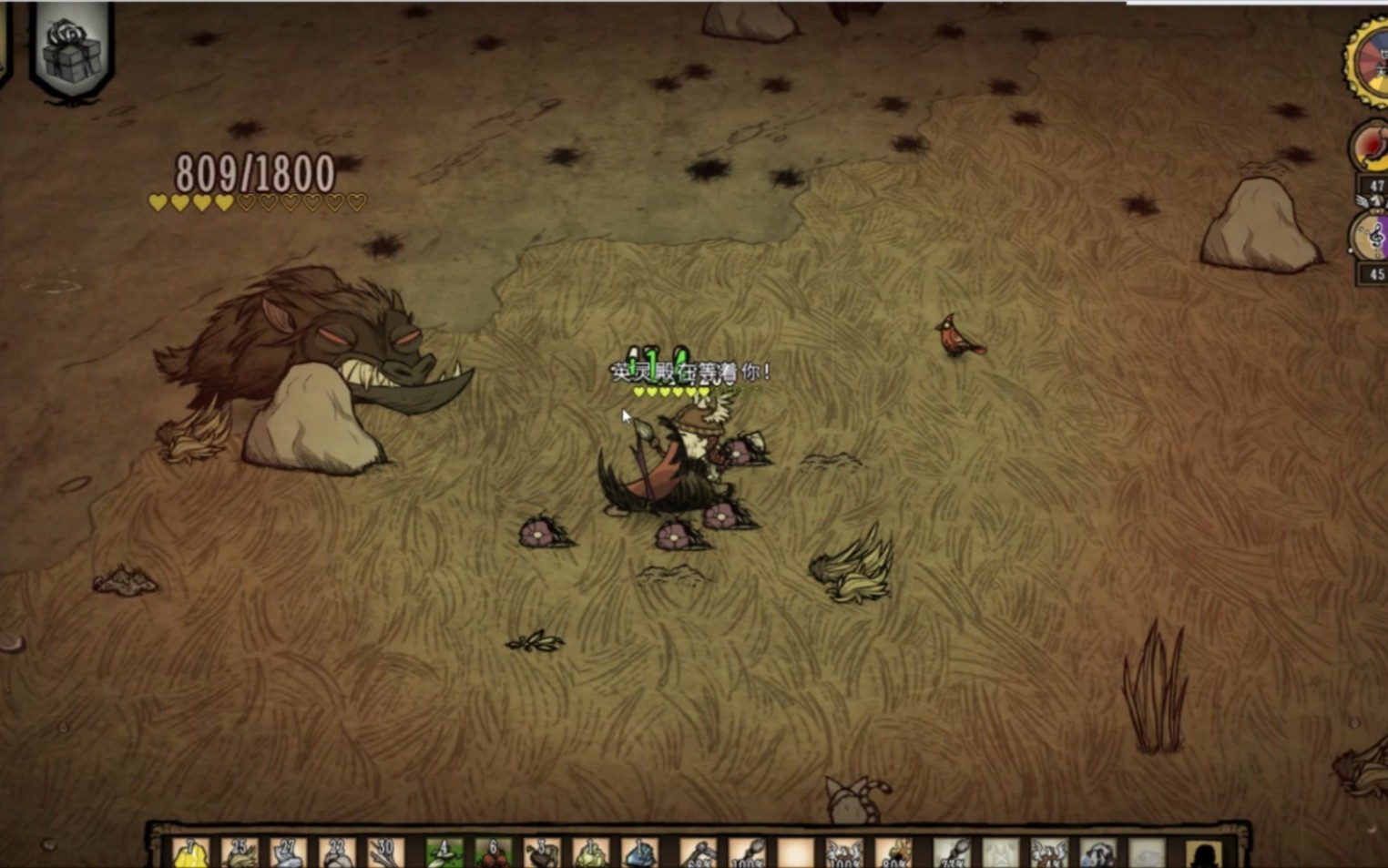Choose the inventory item at 80% durability

[x=893, y=853]
